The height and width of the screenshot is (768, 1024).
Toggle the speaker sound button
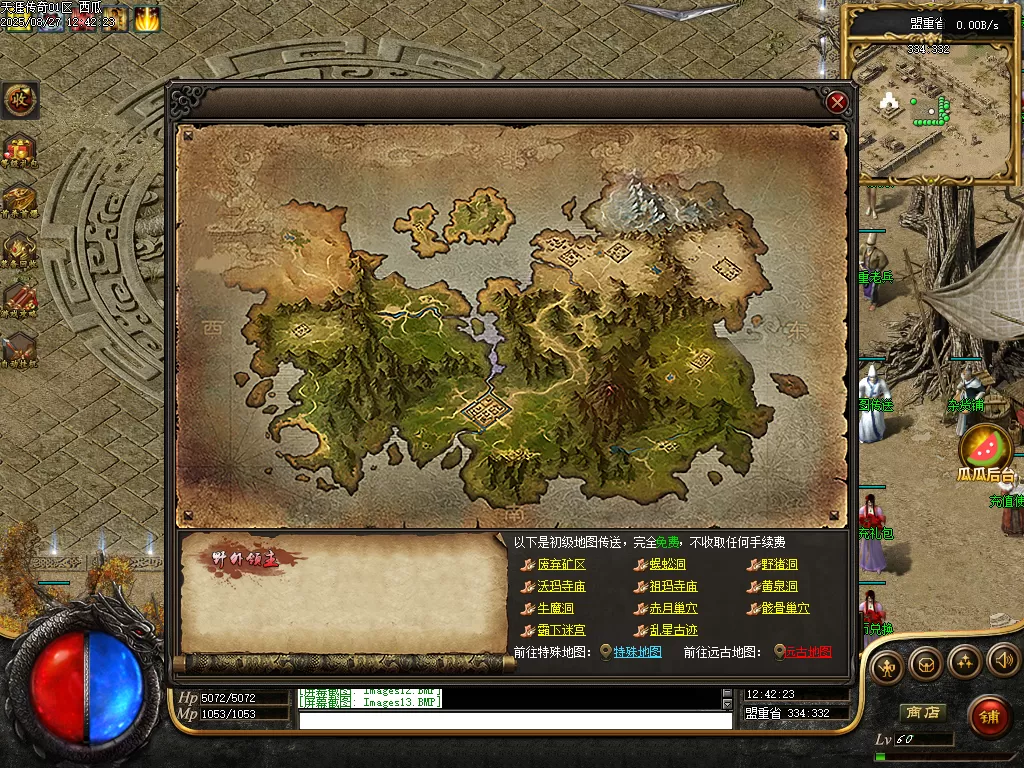(1003, 660)
